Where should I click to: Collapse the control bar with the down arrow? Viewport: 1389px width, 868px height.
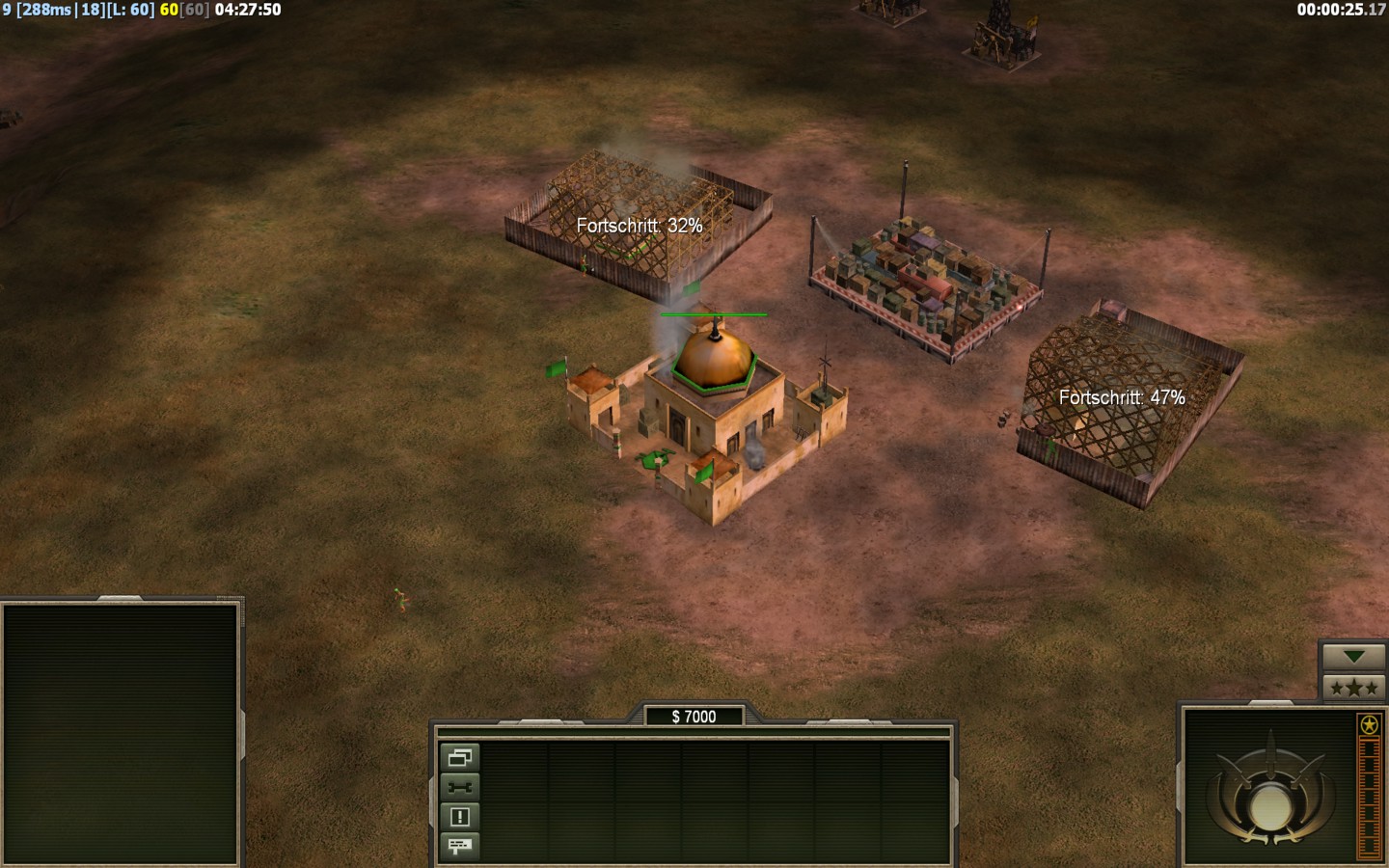tap(1353, 657)
